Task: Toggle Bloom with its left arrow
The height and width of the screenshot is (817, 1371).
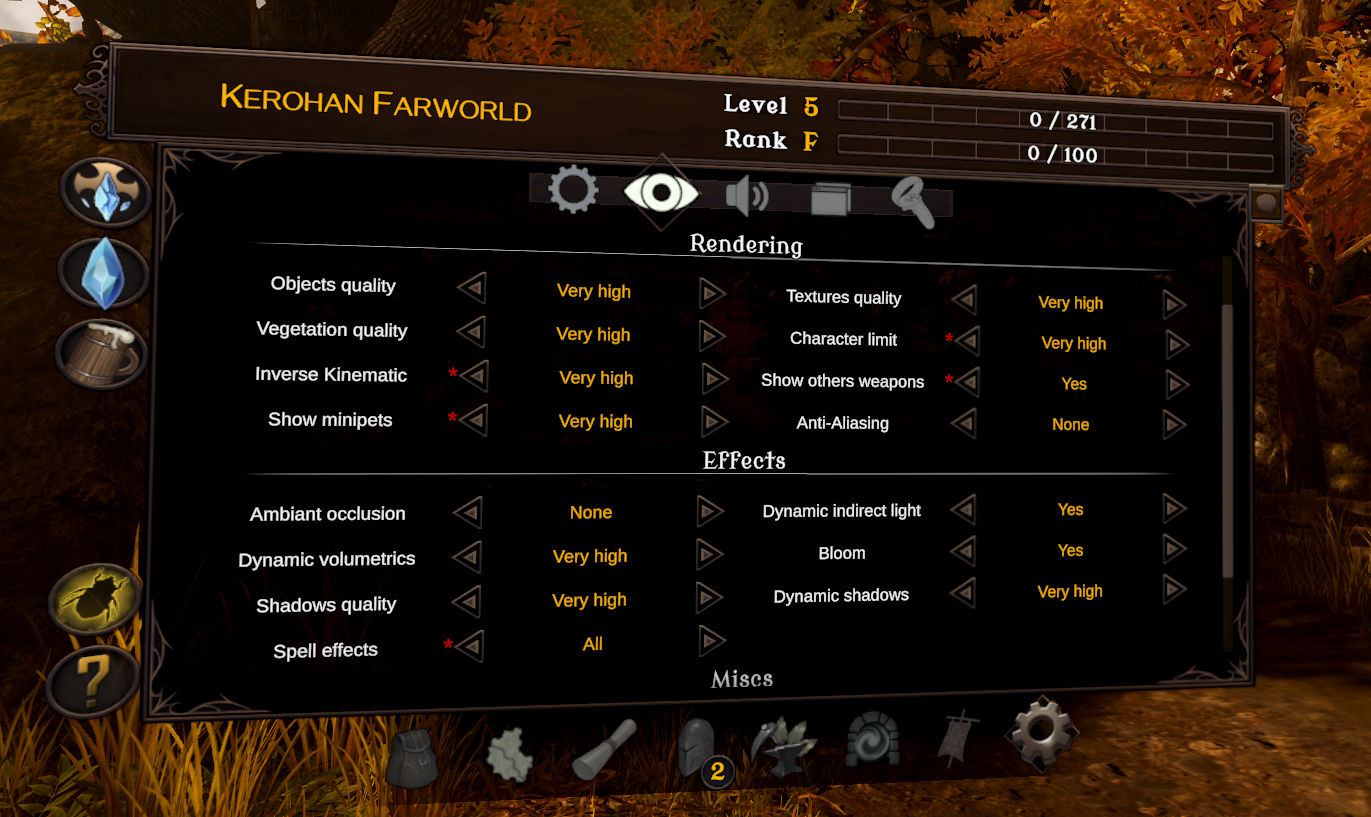Action: 963,550
